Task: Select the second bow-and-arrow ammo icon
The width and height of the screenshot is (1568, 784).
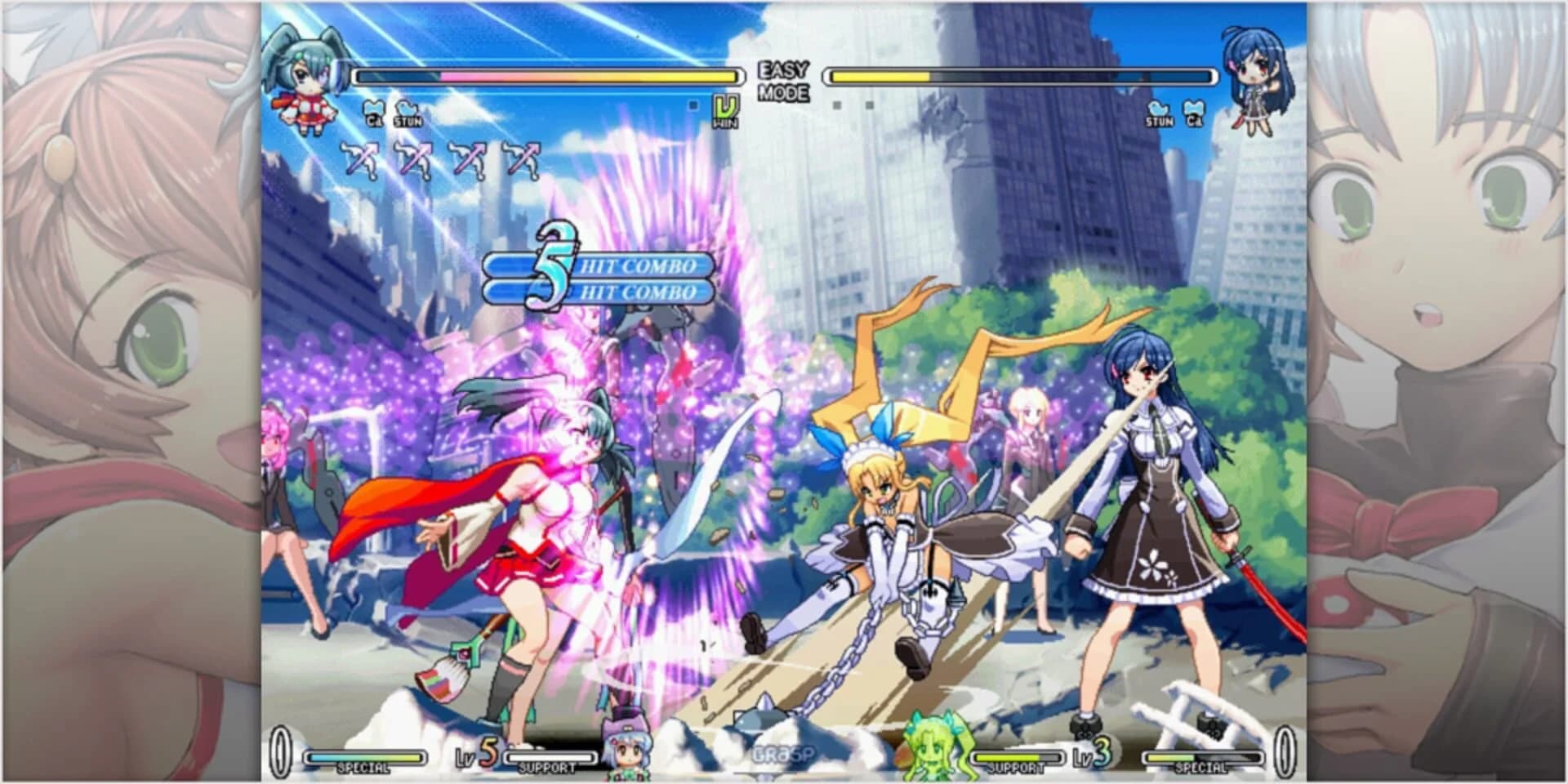Action: [413, 159]
